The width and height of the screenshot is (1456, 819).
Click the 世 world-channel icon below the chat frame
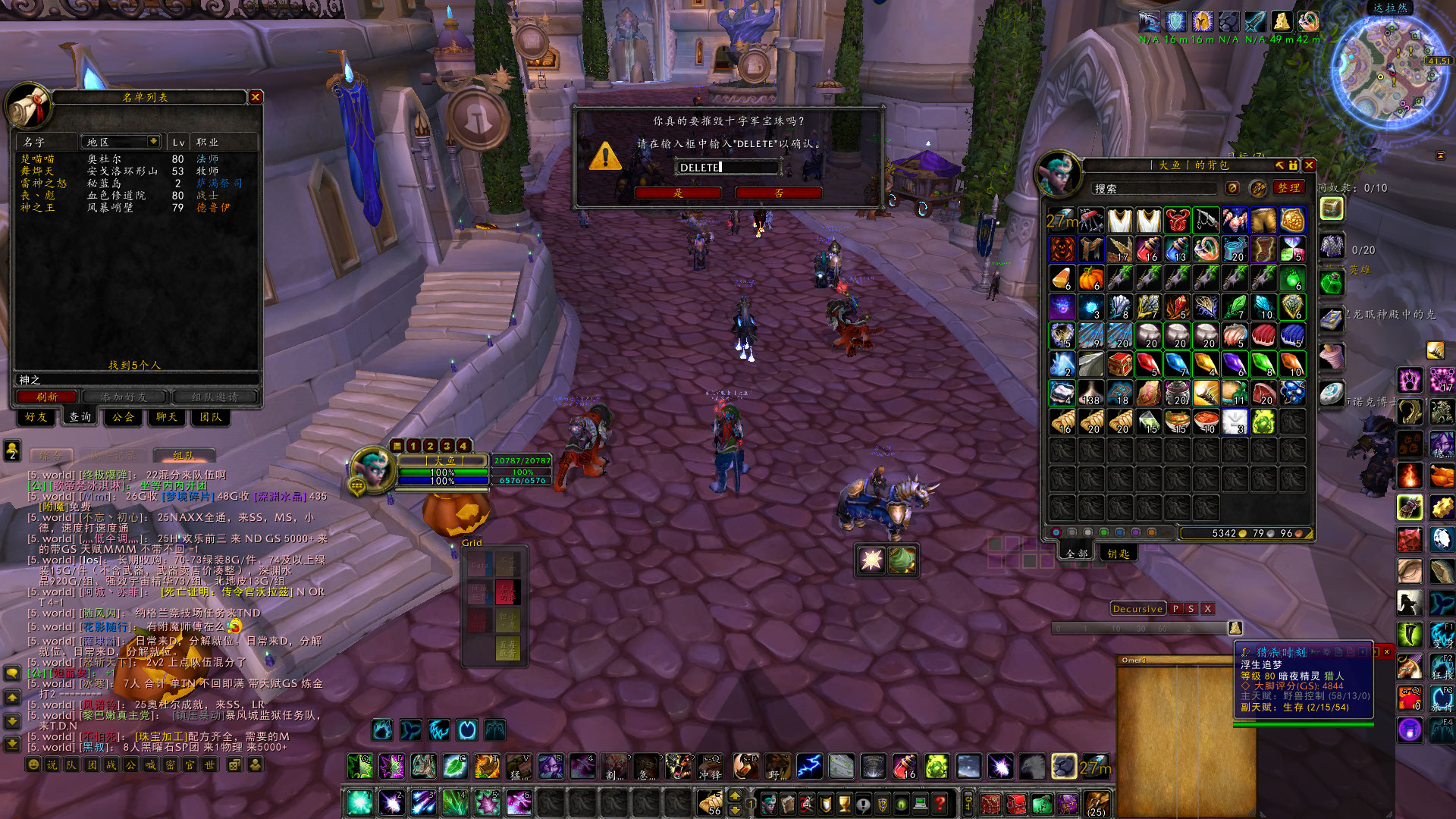[x=212, y=764]
